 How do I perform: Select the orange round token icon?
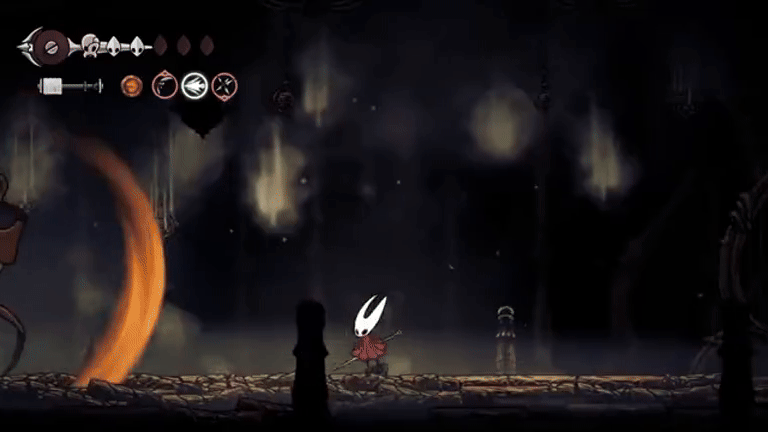point(132,87)
